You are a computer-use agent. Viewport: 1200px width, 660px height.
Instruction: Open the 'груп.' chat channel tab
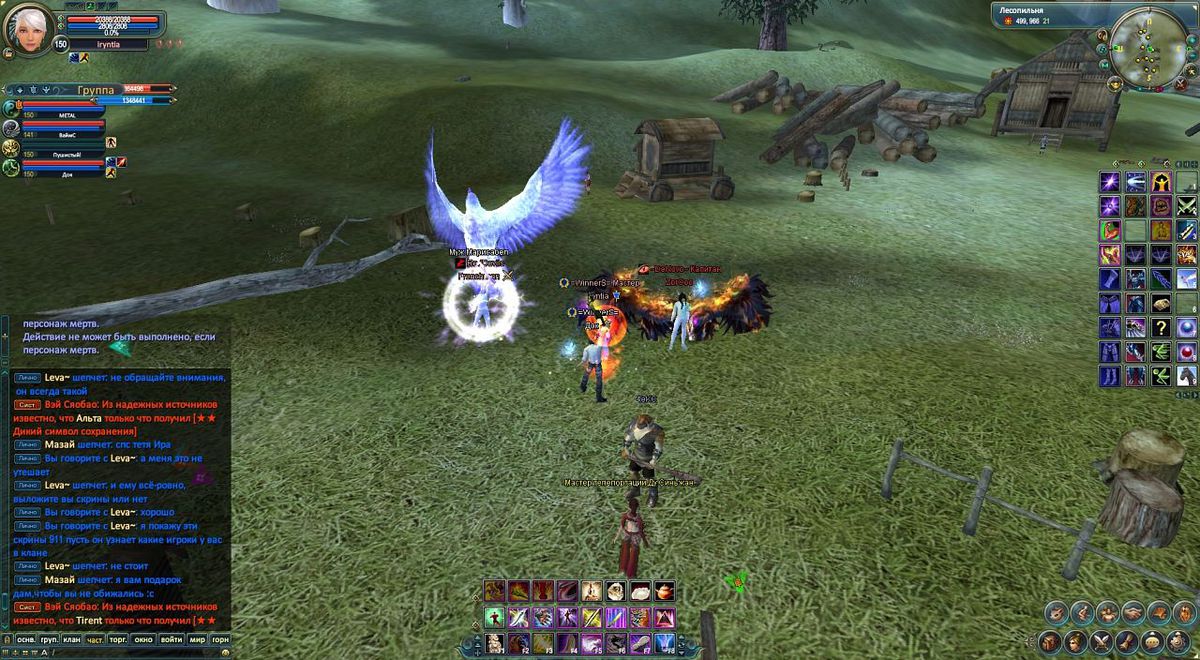(x=49, y=639)
